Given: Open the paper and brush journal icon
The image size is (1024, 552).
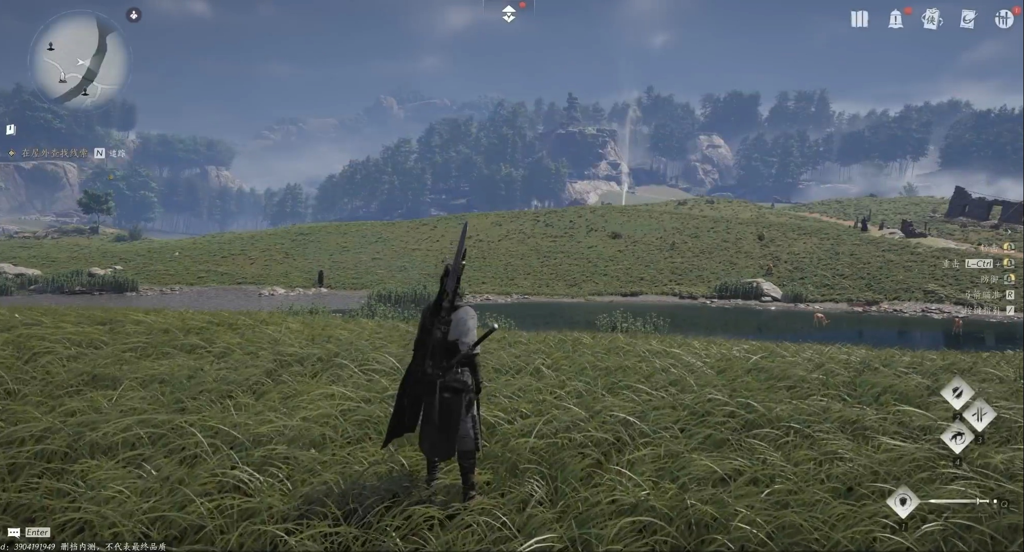Looking at the screenshot, I should pyautogui.click(x=967, y=19).
